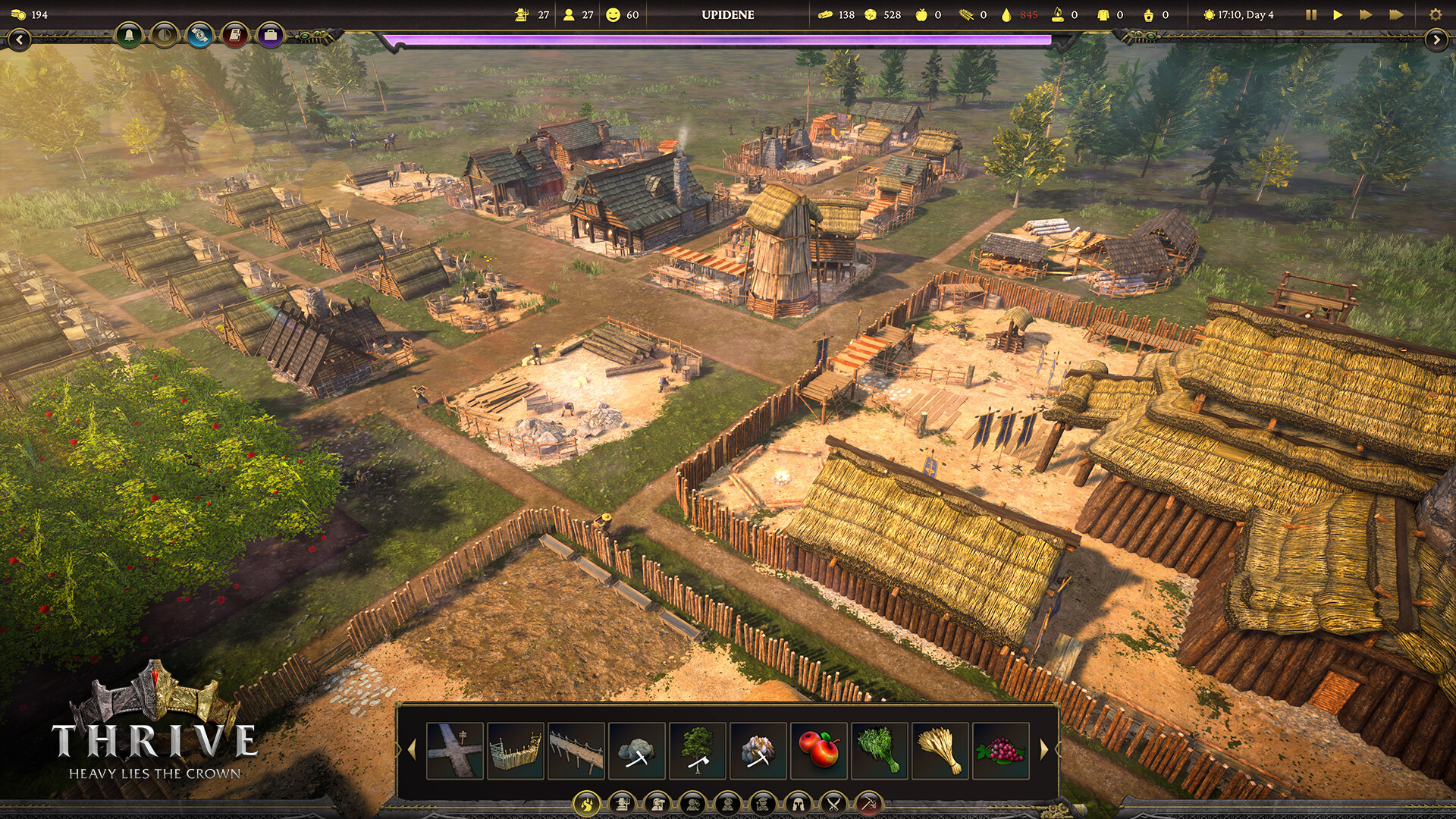Screen dimensions: 1456x819
Task: Collapse the top-left panel with the arrow
Action: (x=19, y=39)
